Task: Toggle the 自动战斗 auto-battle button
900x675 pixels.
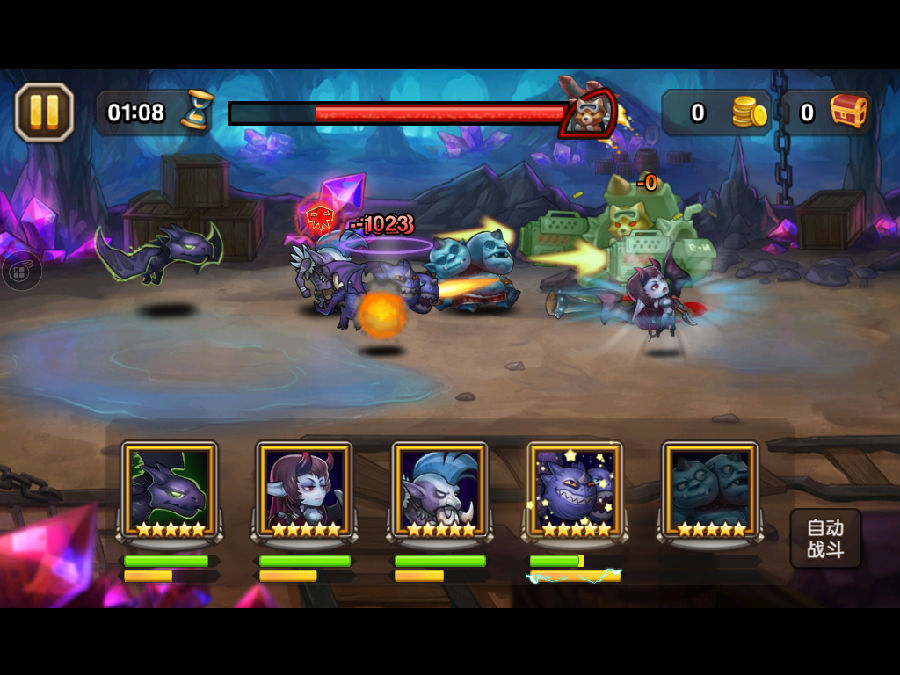Action: pos(825,538)
